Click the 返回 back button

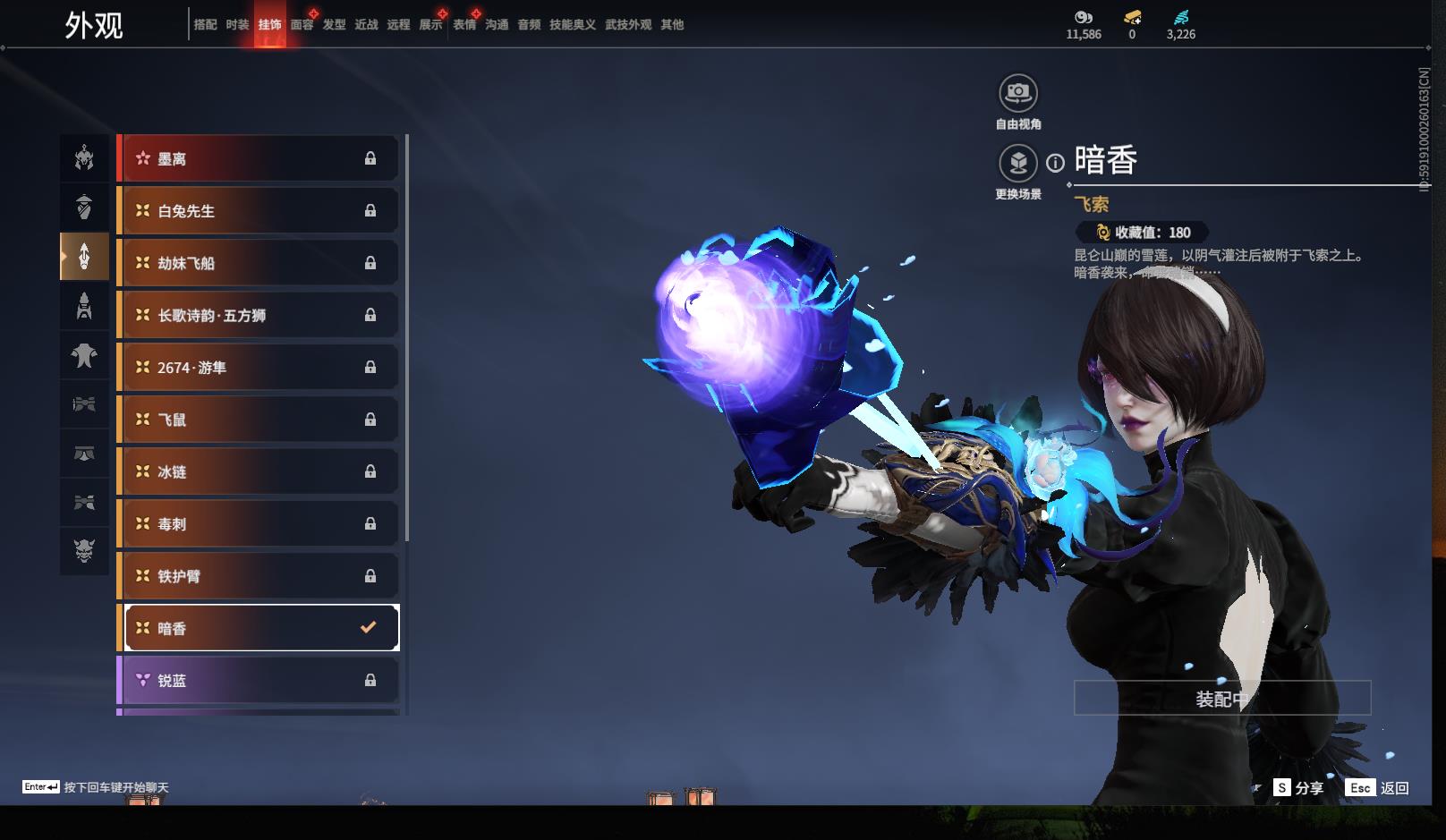(1379, 788)
